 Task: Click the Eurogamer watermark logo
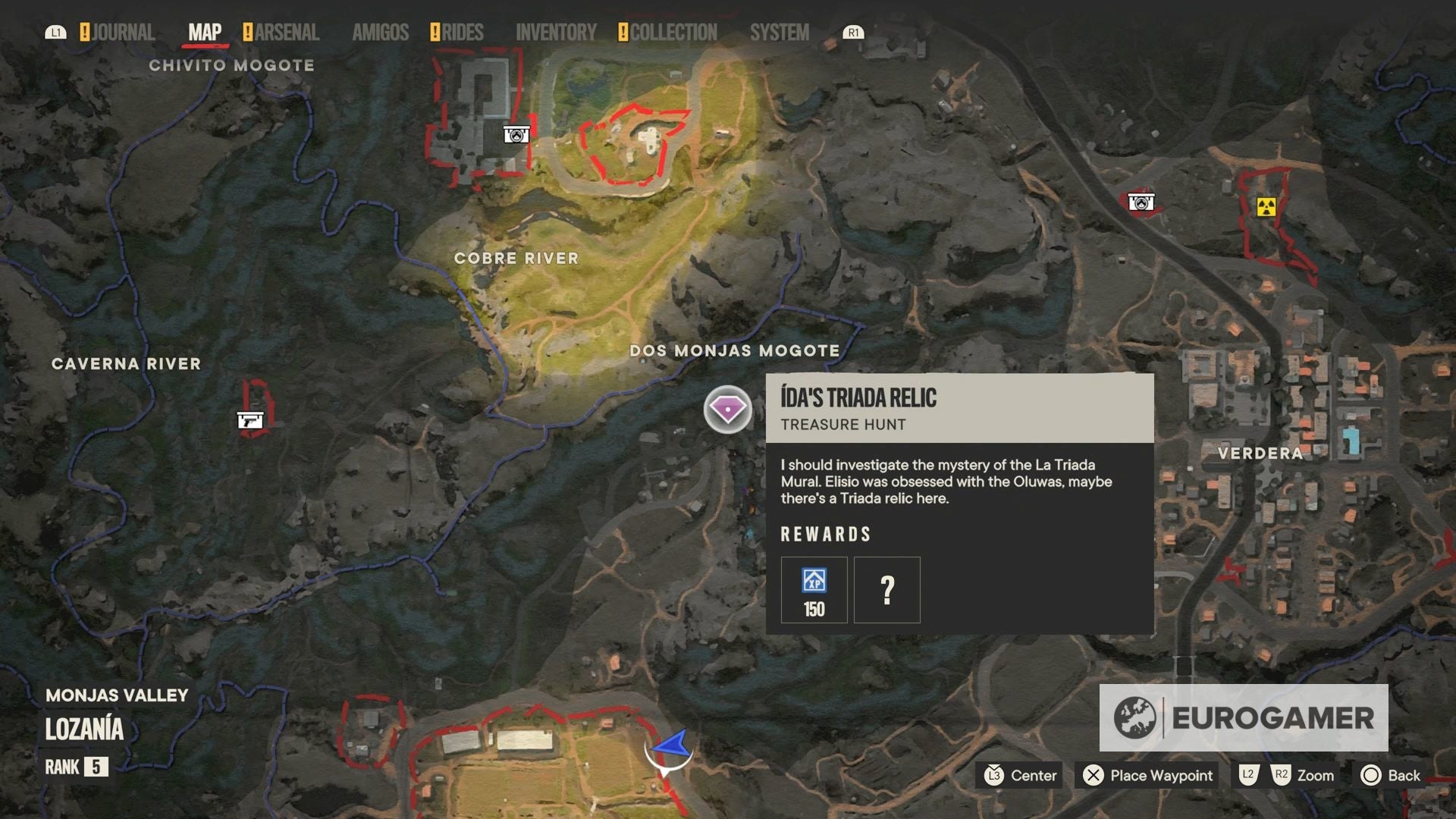[x=1244, y=717]
